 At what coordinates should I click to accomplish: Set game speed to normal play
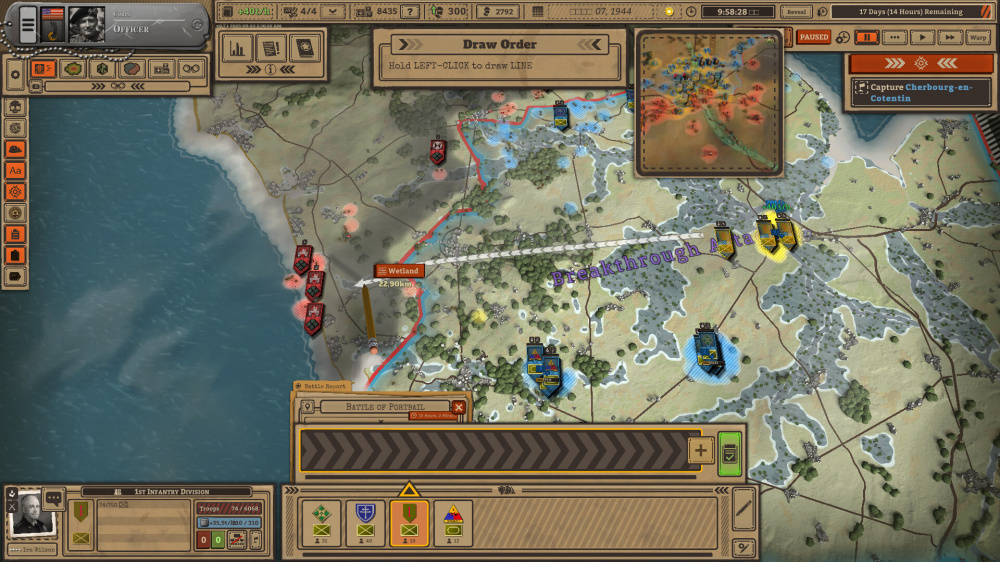click(922, 37)
